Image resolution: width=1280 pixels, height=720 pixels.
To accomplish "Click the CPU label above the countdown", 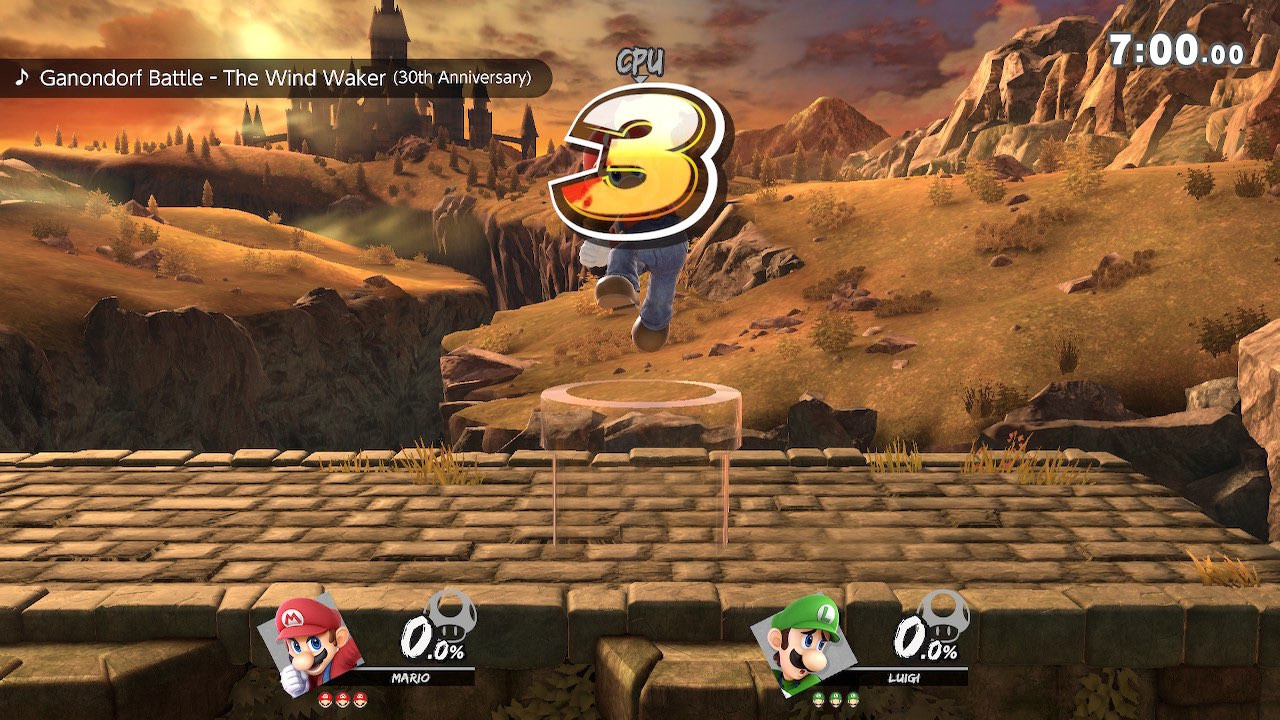I will [x=640, y=60].
